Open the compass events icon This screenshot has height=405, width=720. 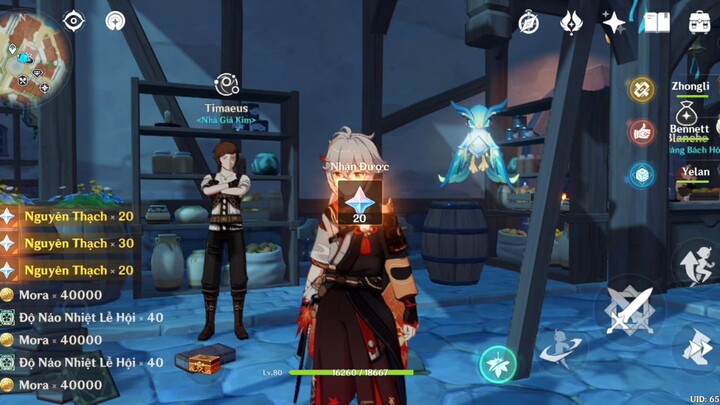529,22
